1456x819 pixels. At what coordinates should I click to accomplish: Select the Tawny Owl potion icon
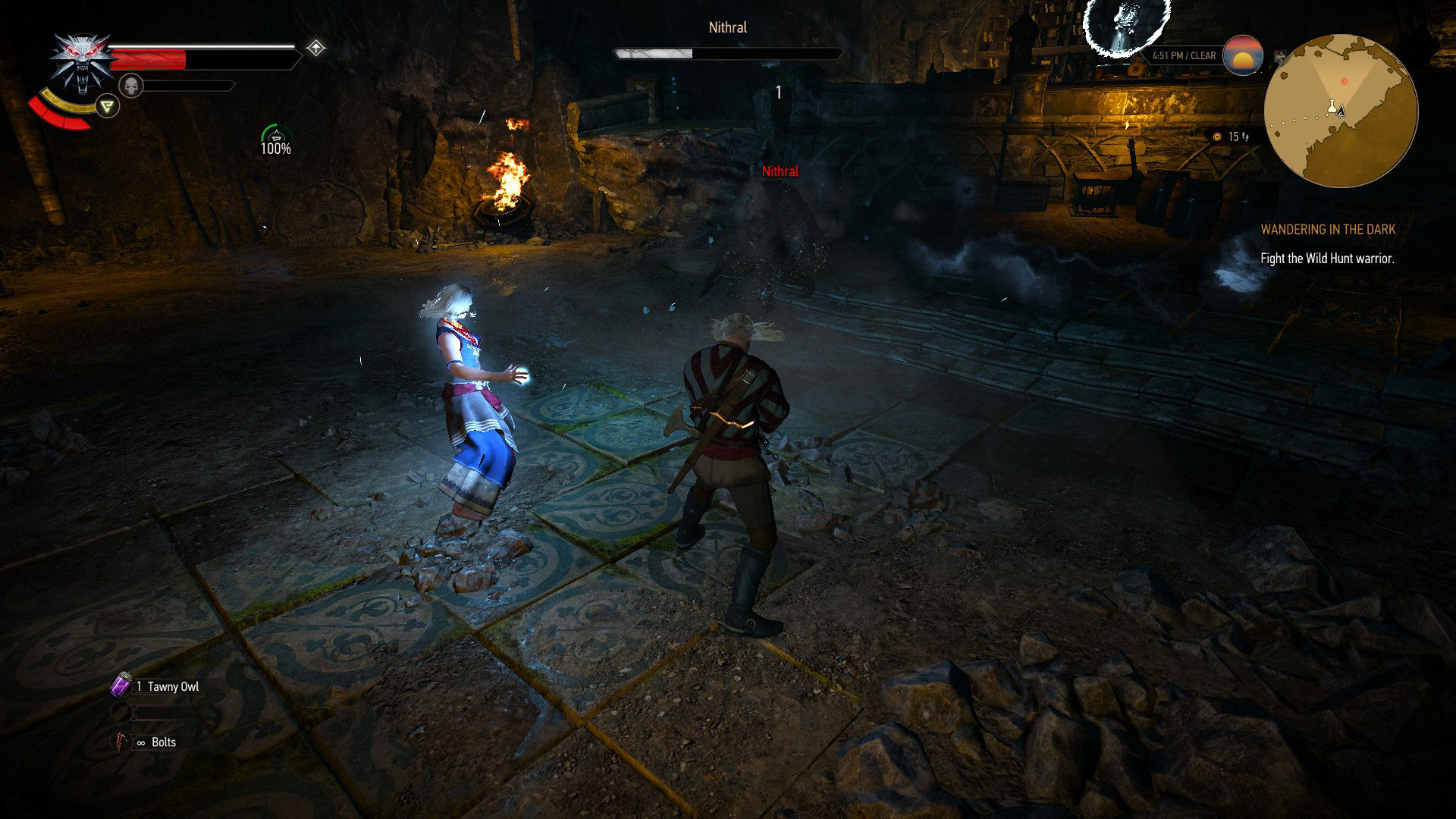pos(121,686)
